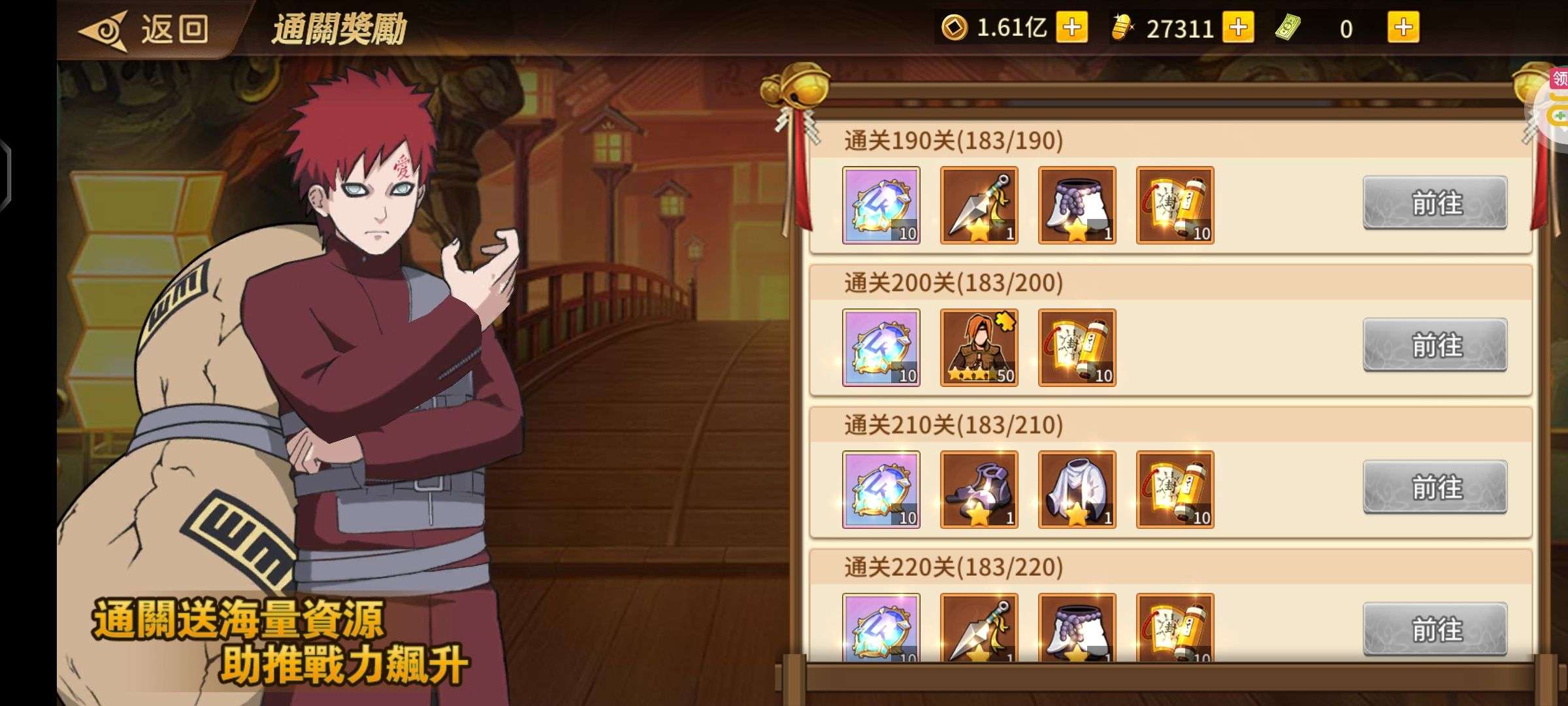Select the character shard reward in the 200-stage row
Screen dimensions: 1568x706
[x=978, y=346]
